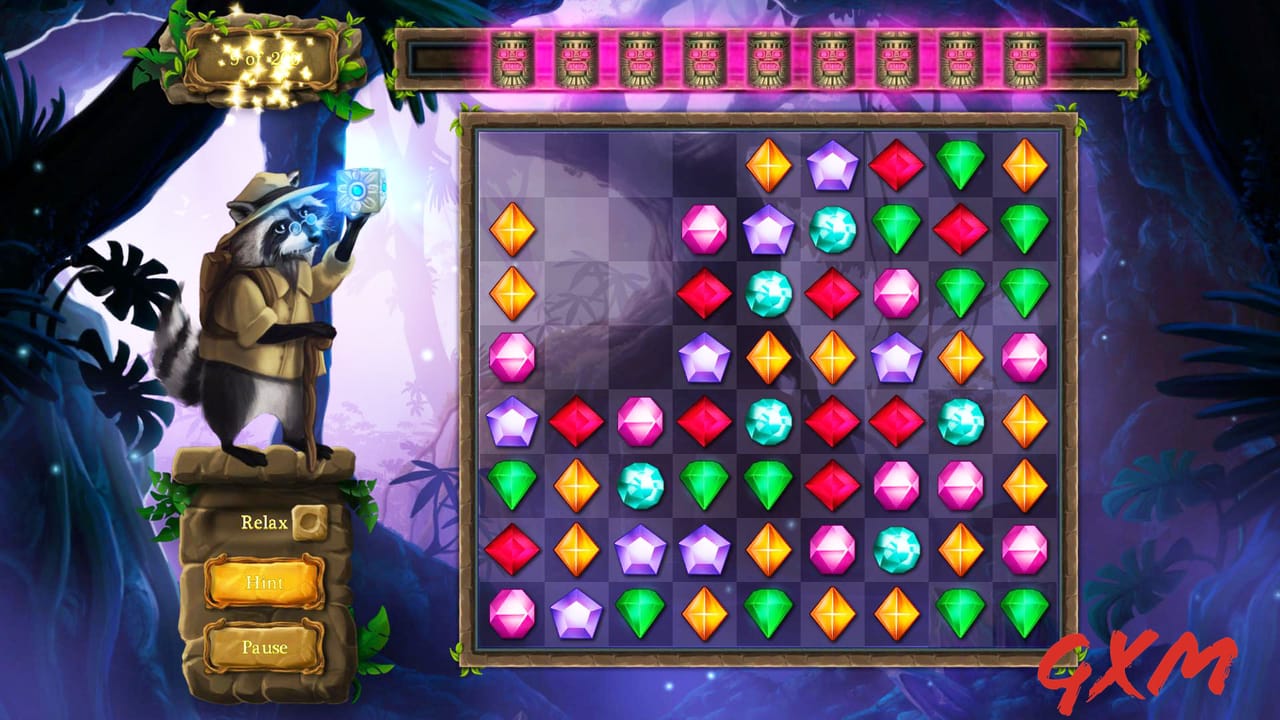Select the red gem in the sixth row
This screenshot has width=1280, height=720.
pyautogui.click(x=832, y=485)
